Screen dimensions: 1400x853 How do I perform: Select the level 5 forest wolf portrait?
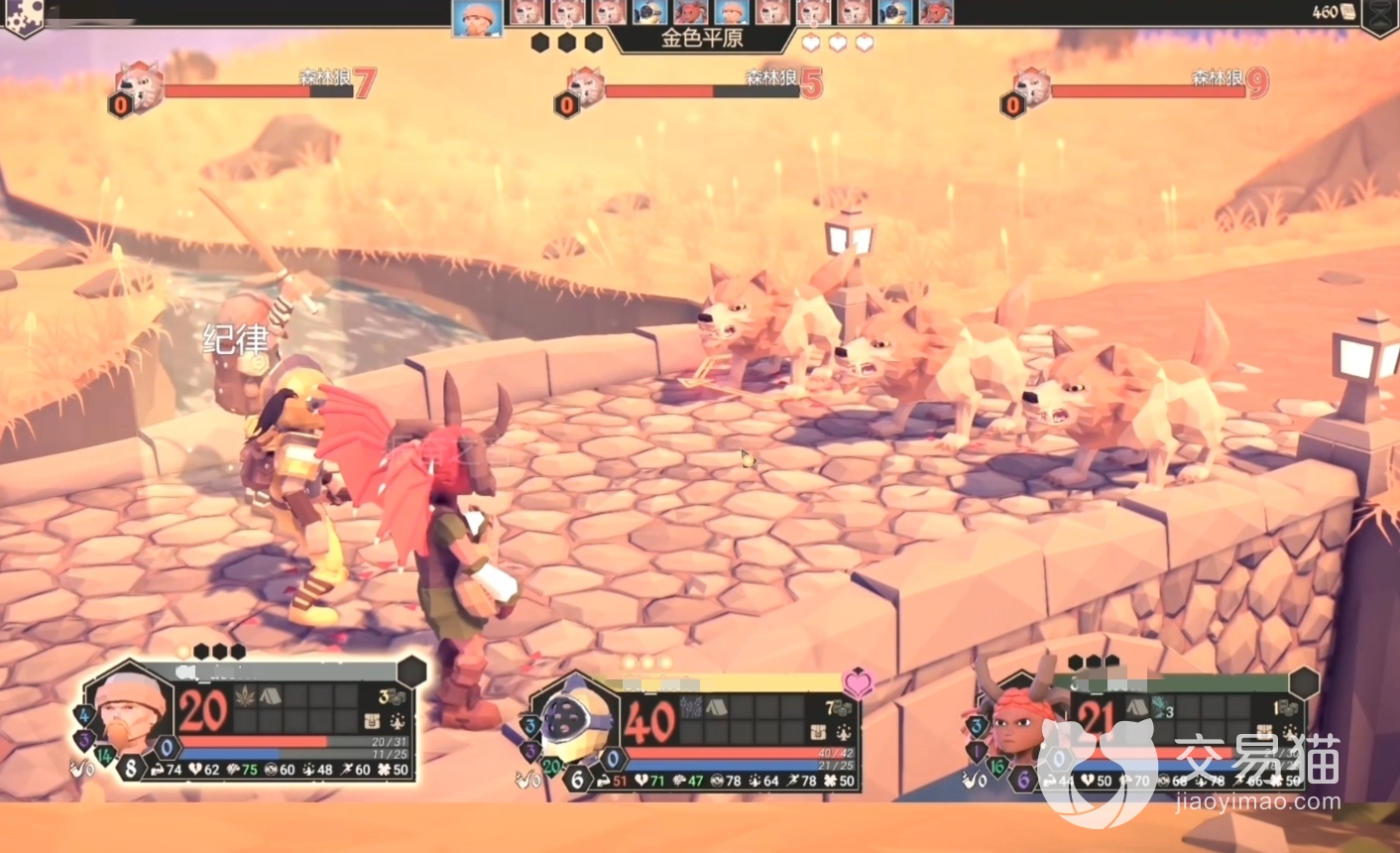585,87
